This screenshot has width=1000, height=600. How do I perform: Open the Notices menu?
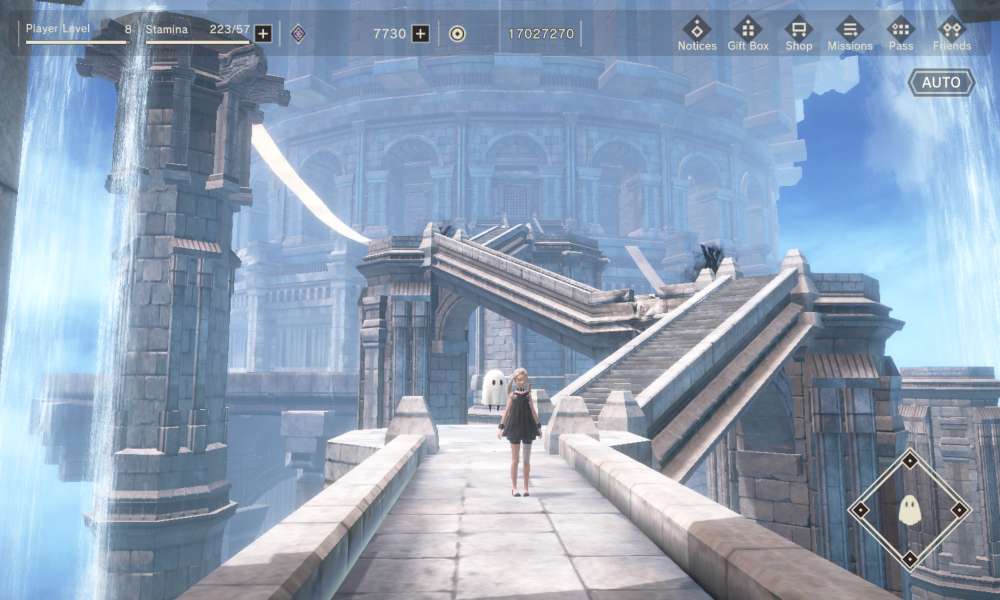point(697,32)
